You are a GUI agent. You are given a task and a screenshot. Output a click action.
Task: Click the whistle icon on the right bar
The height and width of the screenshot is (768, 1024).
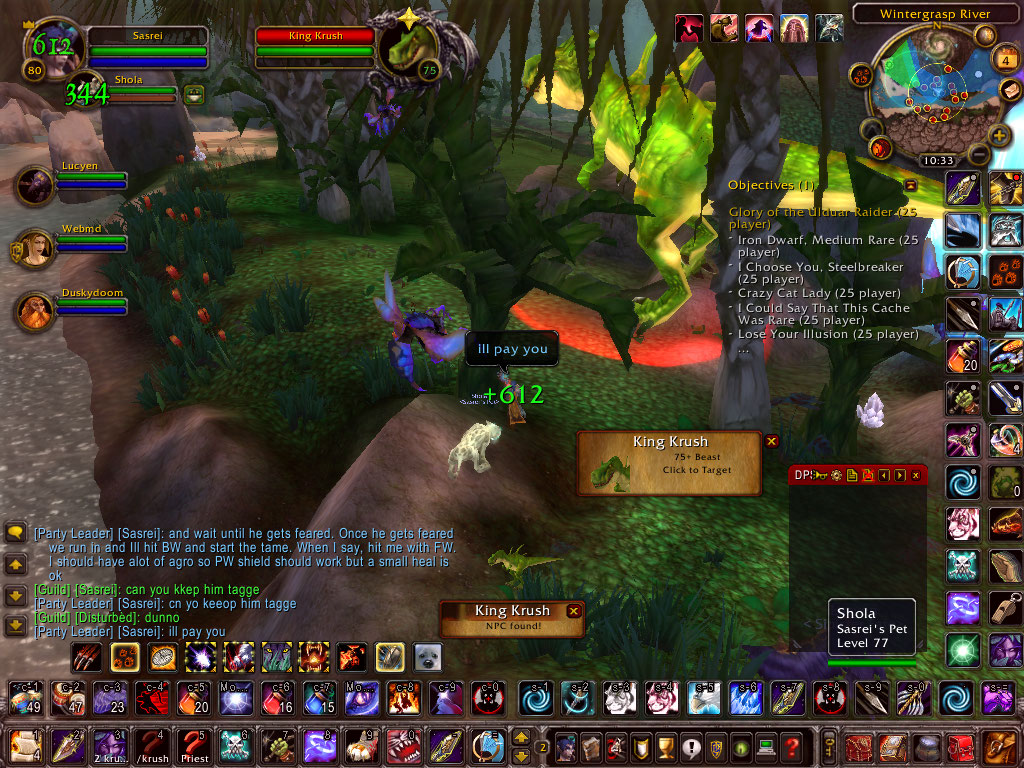click(x=1005, y=608)
